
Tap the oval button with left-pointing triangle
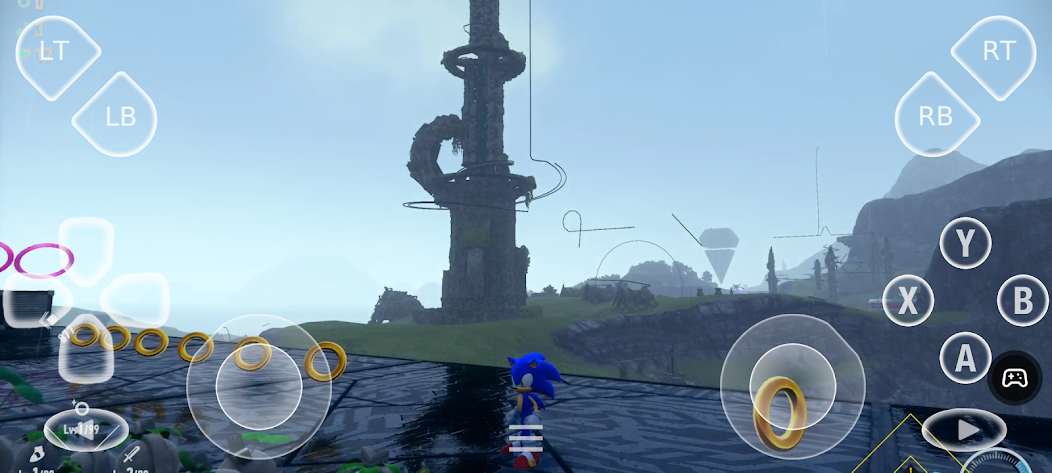[85, 429]
